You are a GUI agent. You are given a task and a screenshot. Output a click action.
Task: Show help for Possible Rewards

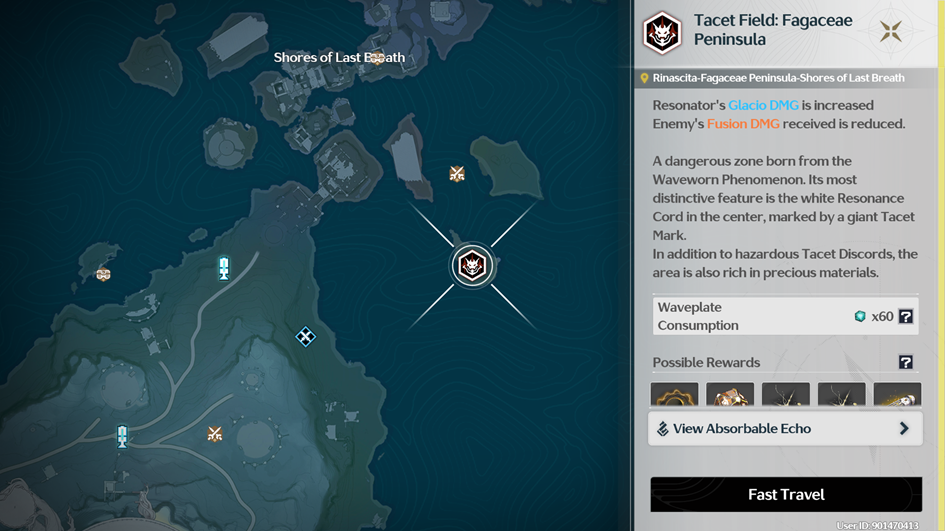coord(905,362)
